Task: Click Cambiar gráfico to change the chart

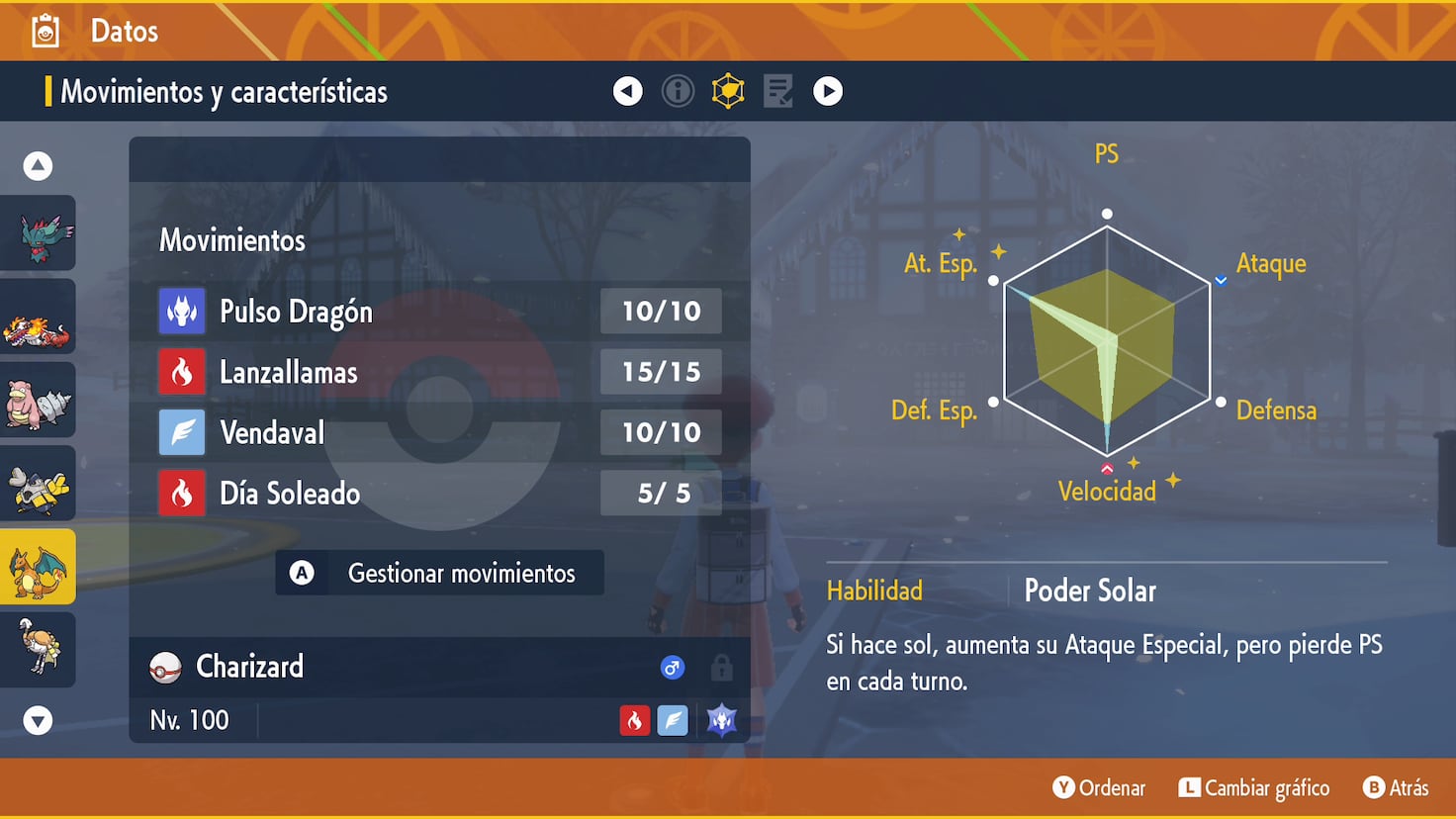Action: 1253,788
